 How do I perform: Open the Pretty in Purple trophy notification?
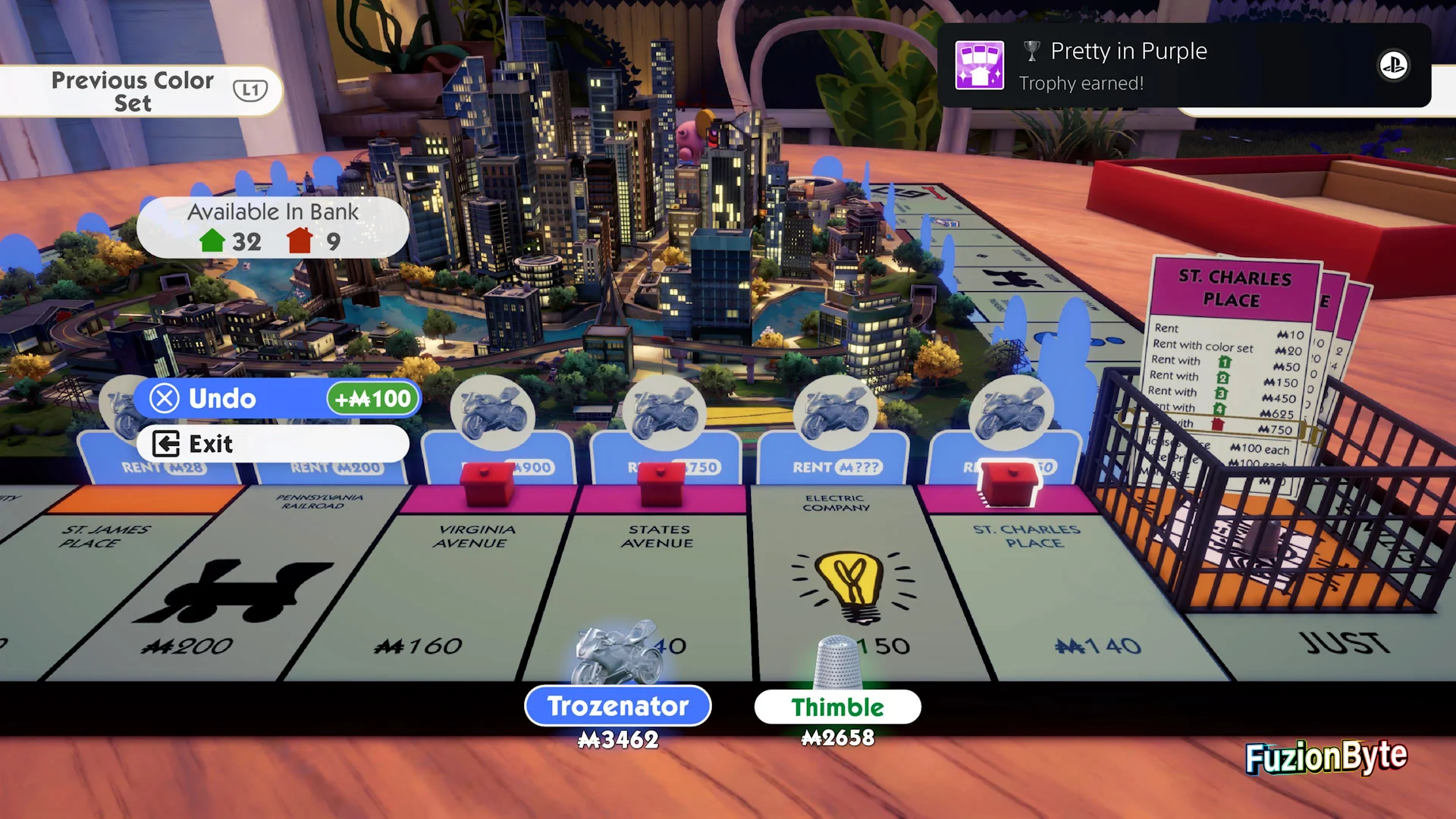[x=1183, y=66]
